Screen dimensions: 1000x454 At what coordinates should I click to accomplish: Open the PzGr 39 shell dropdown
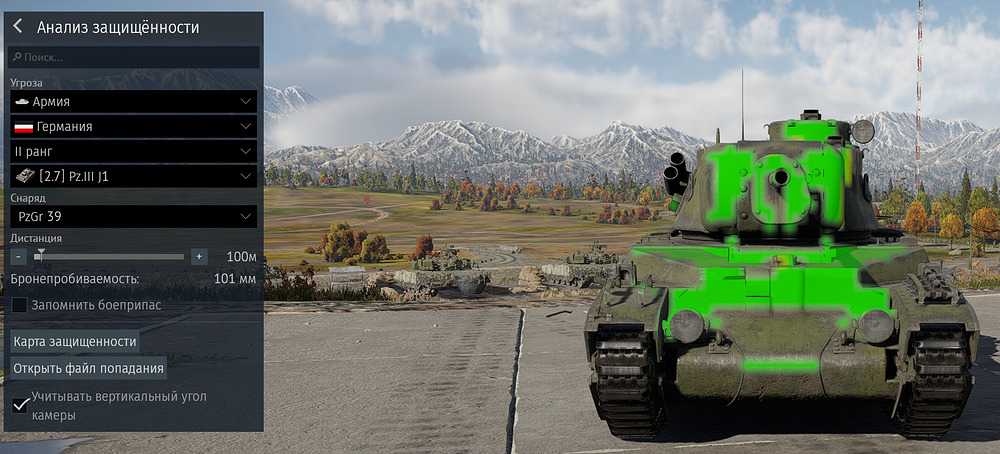pos(133,215)
